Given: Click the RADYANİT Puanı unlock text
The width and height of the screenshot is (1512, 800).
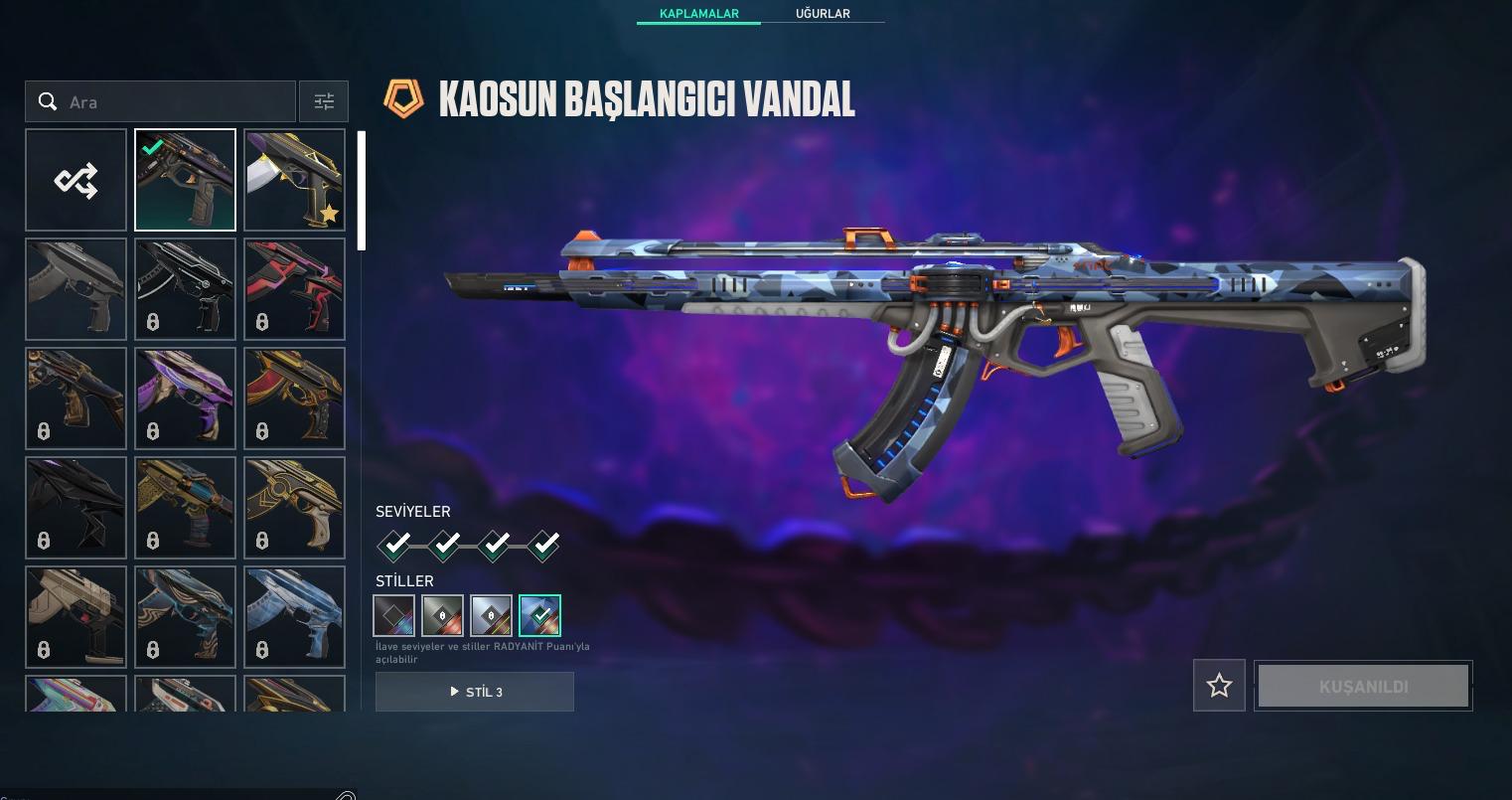Looking at the screenshot, I should (x=482, y=650).
